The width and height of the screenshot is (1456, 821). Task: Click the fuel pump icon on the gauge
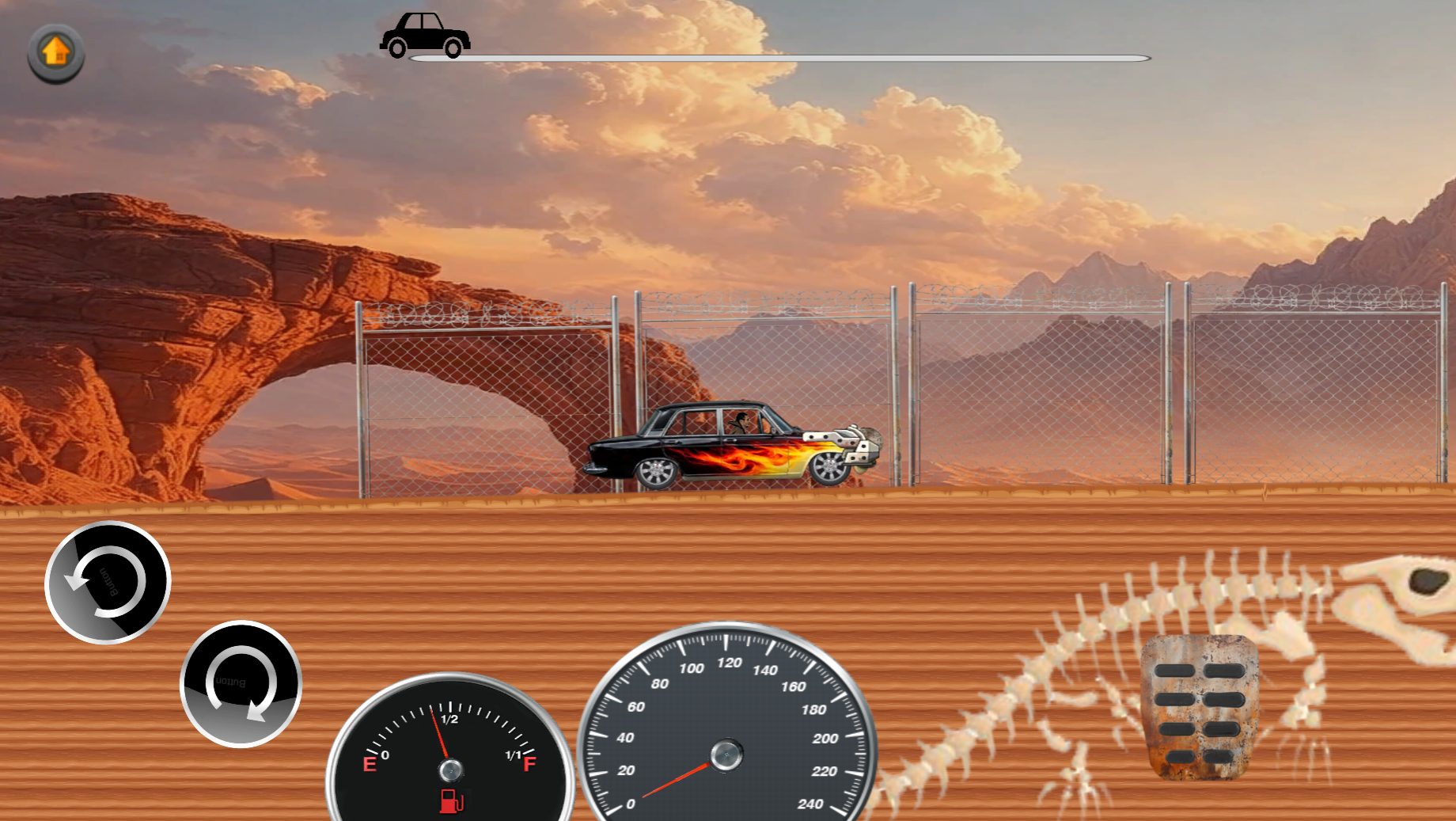coord(449,801)
